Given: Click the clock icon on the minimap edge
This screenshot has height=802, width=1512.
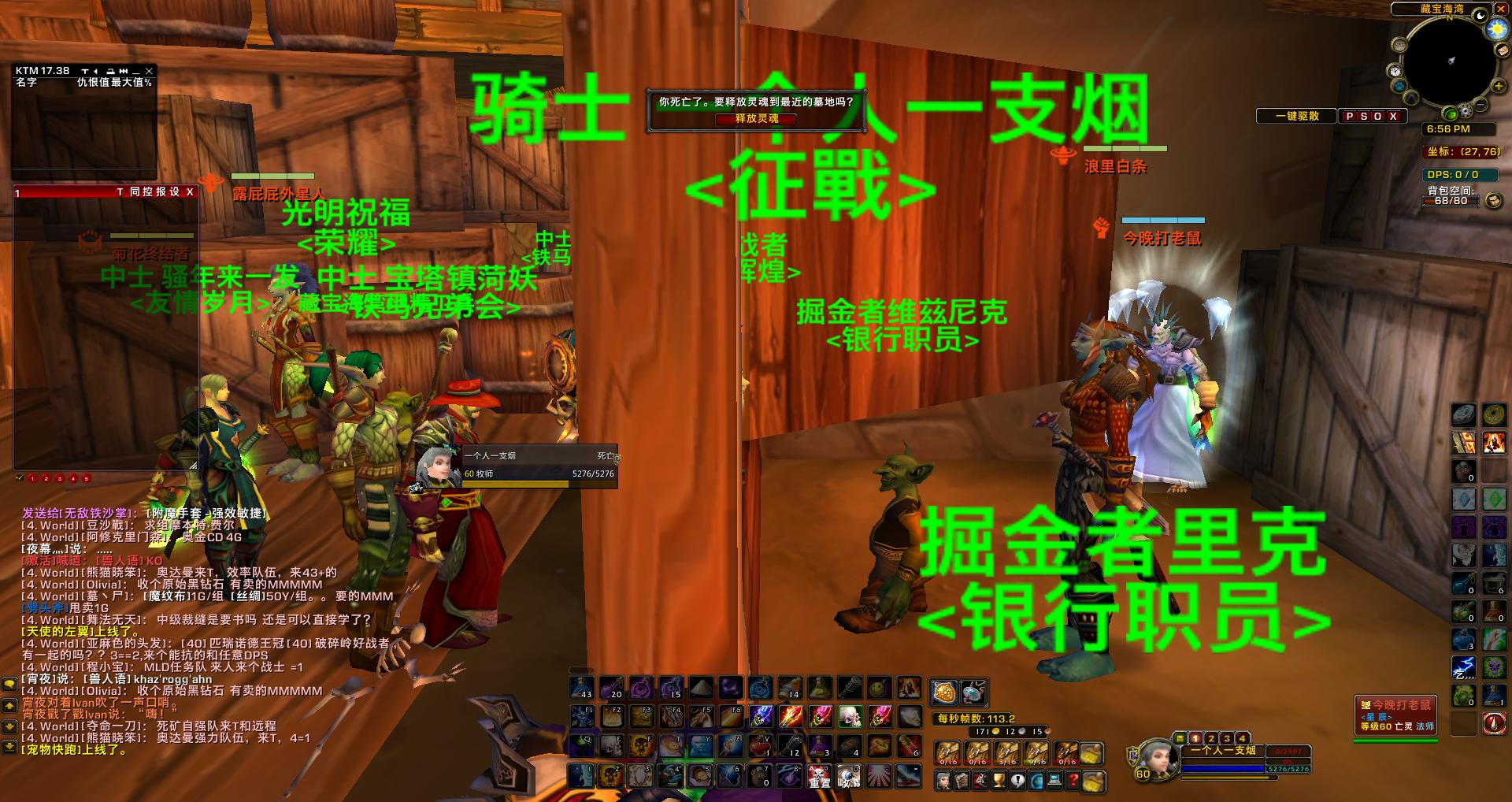Looking at the screenshot, I should click(x=1395, y=72).
